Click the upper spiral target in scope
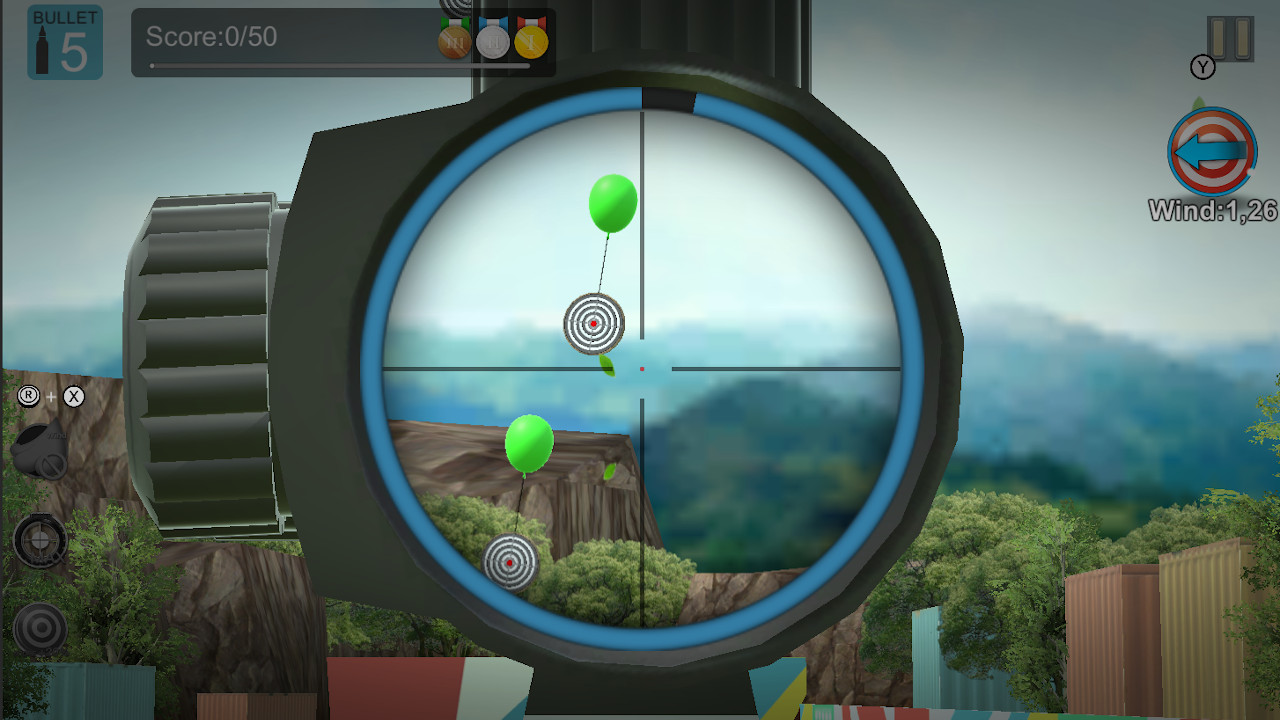This screenshot has height=720, width=1280. point(594,325)
